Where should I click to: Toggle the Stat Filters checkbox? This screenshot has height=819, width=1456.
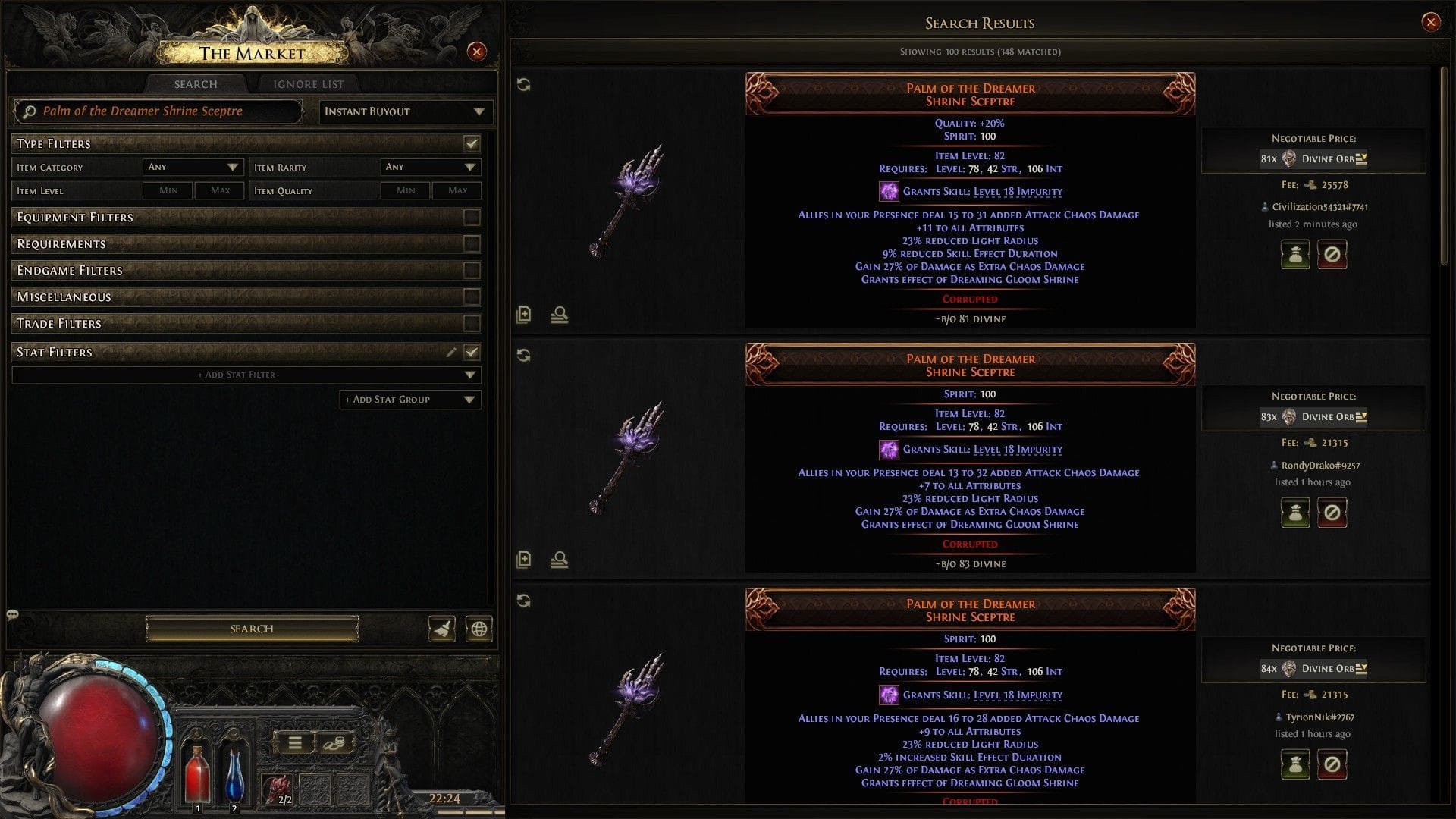[471, 351]
